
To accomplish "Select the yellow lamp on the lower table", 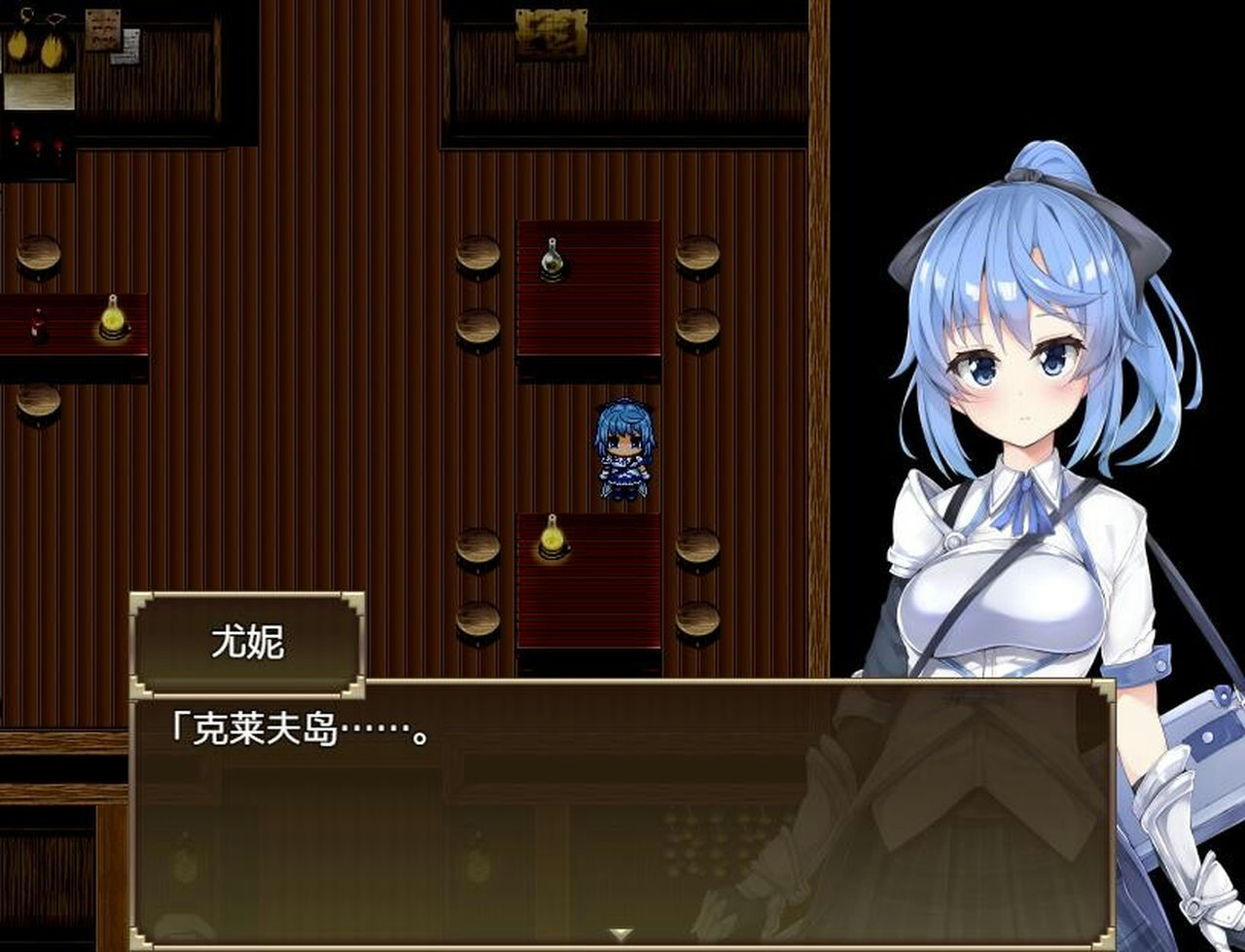I will 550,540.
